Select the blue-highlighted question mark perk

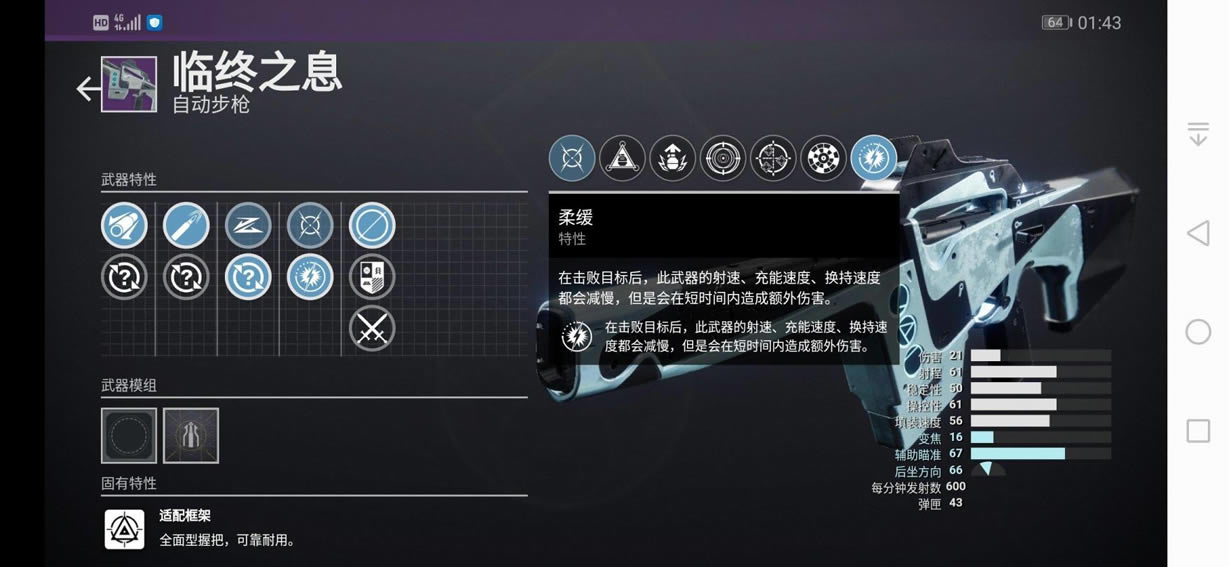[x=248, y=277]
